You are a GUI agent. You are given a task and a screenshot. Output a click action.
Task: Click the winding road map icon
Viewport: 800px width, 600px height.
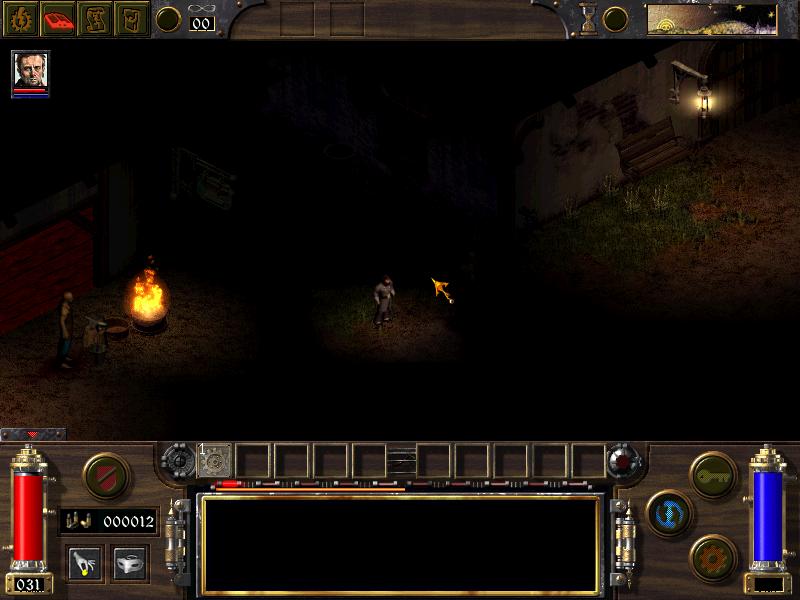click(95, 19)
